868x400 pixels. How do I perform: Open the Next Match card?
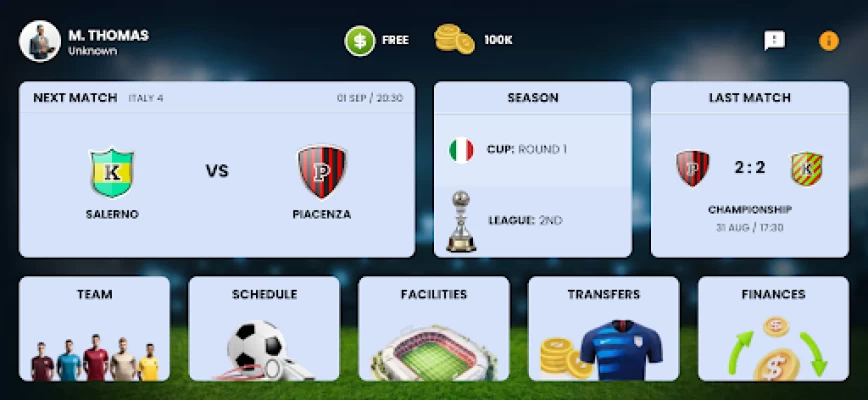[x=216, y=169]
